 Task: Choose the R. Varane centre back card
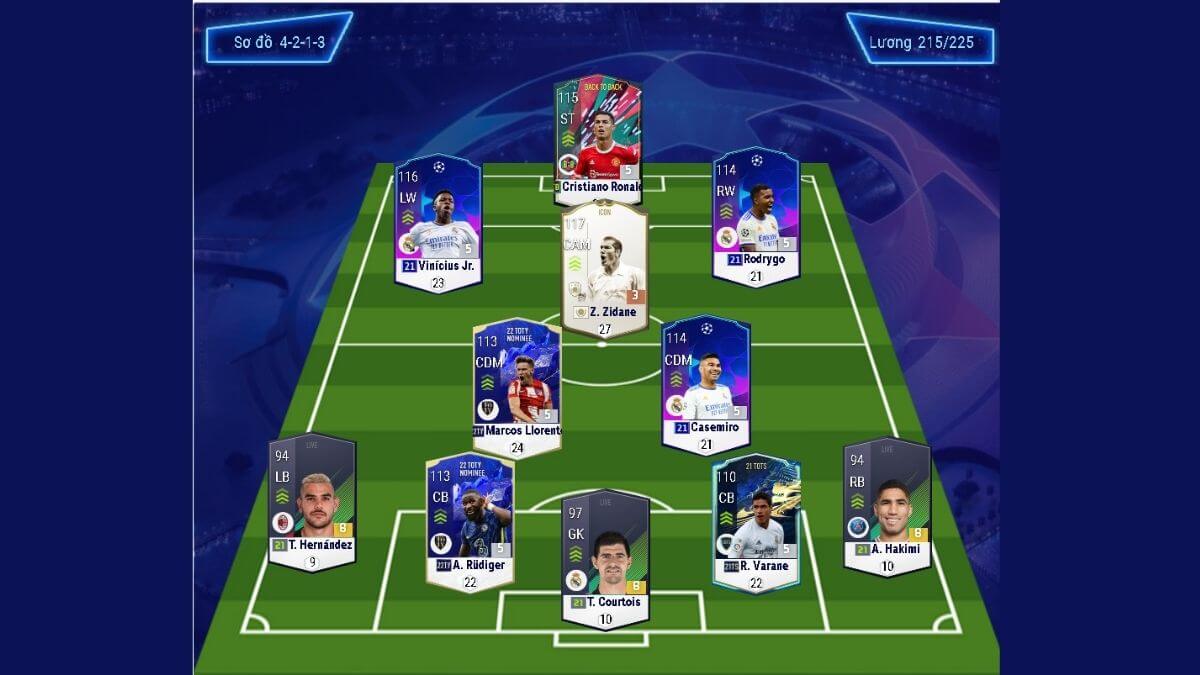(x=756, y=518)
